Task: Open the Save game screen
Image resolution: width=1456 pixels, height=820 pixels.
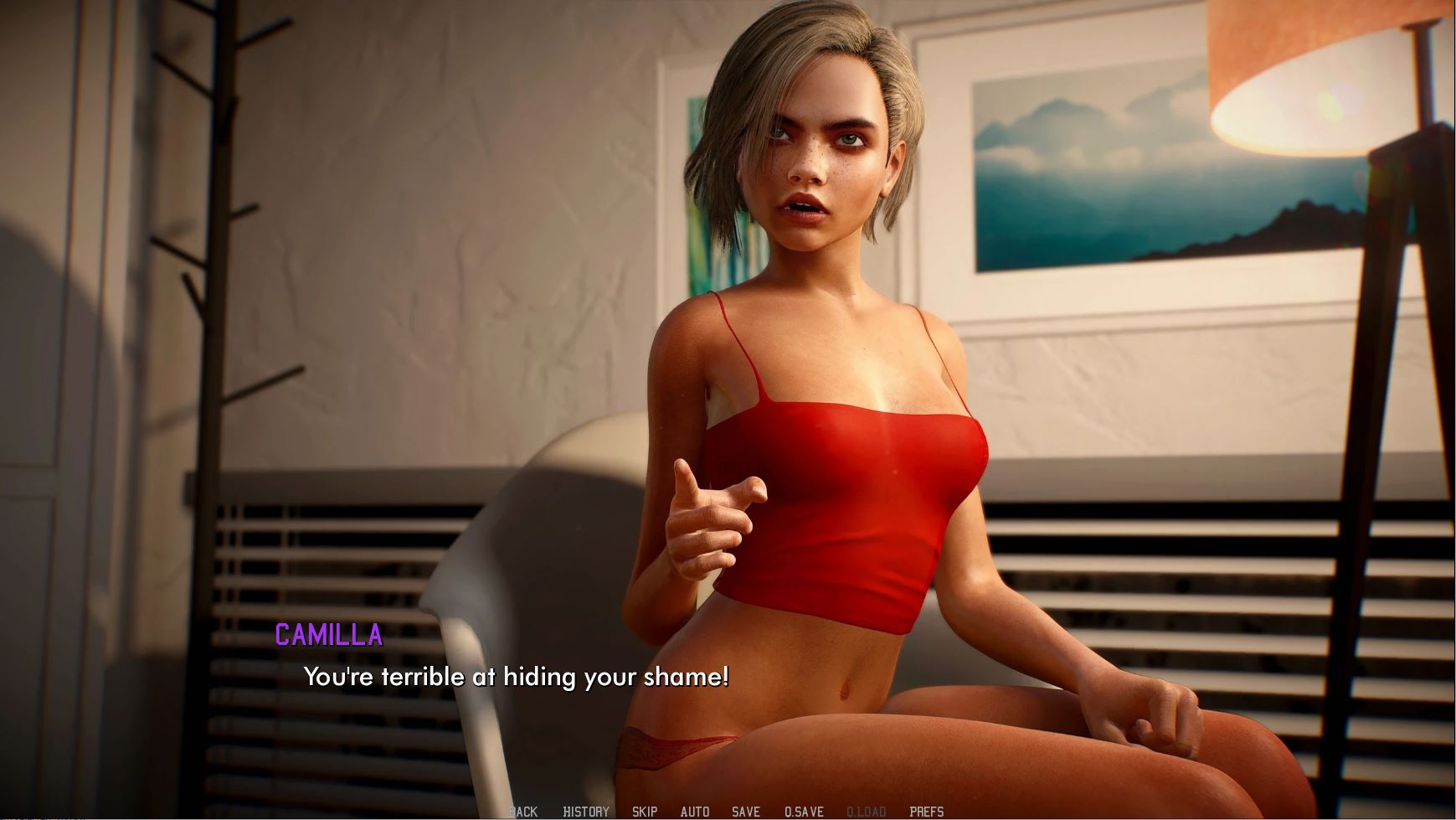Action: (x=746, y=811)
